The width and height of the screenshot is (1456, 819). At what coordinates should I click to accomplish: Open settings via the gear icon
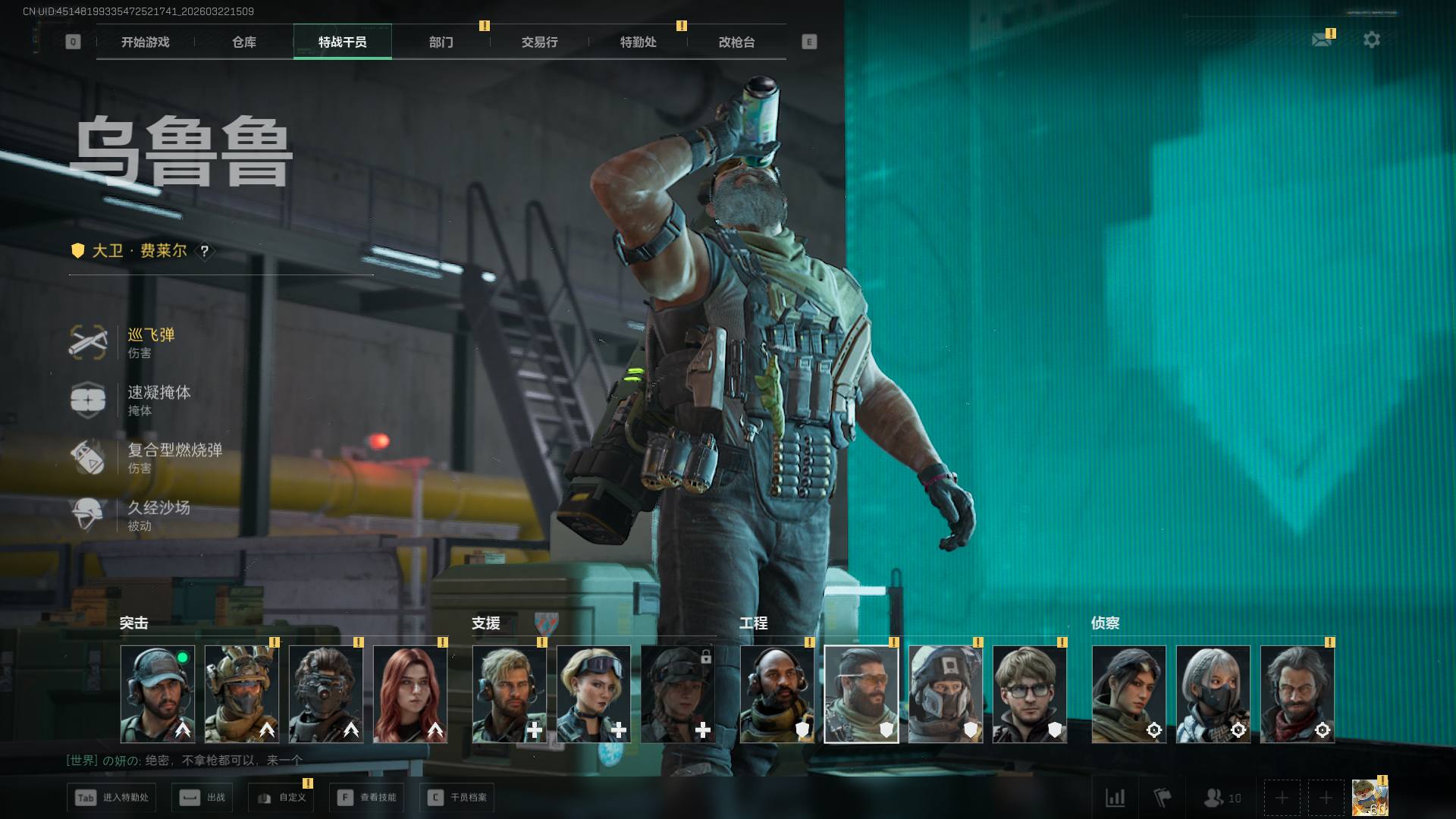(x=1372, y=39)
